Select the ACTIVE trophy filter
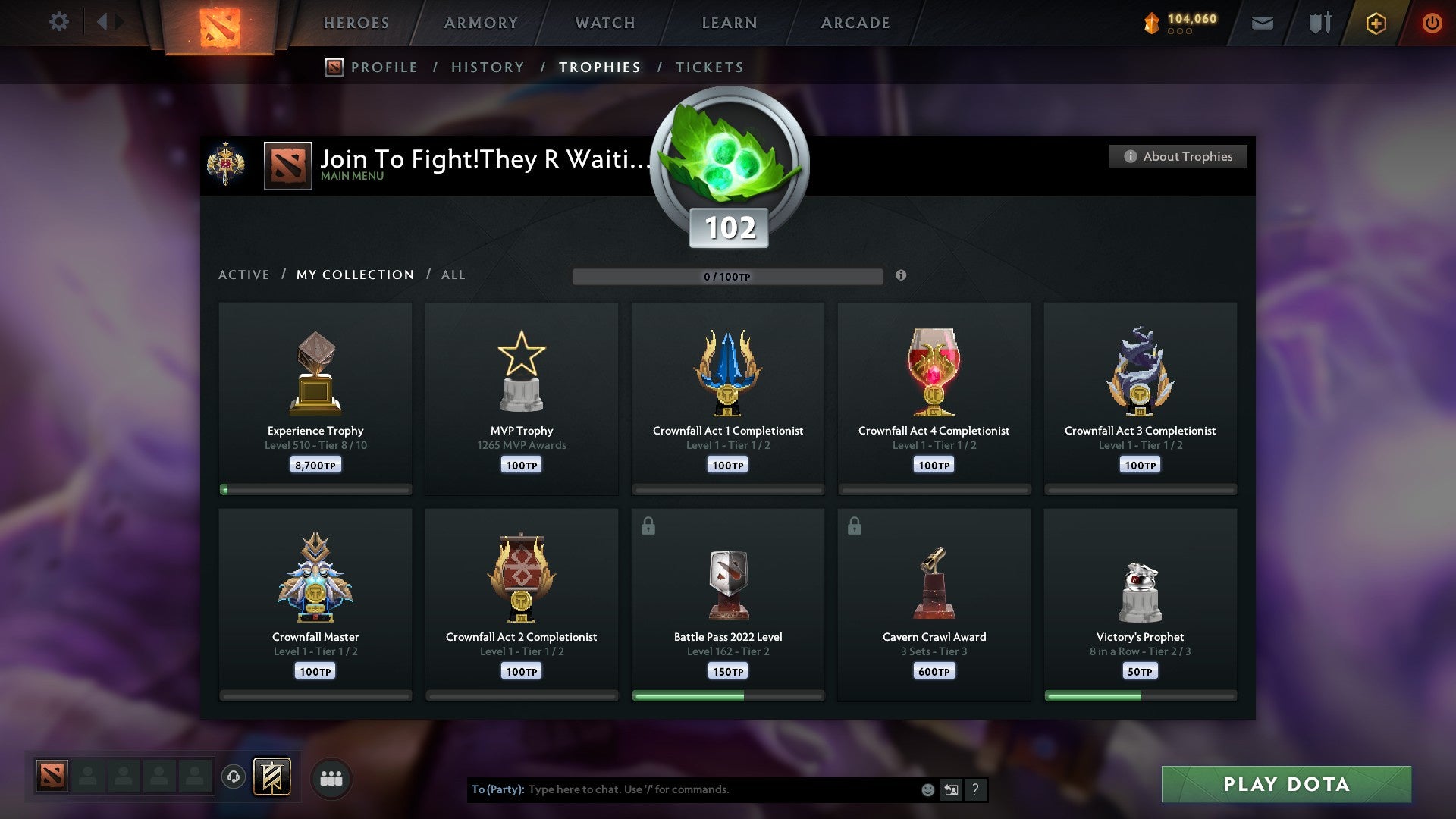This screenshot has height=819, width=1456. coord(244,275)
